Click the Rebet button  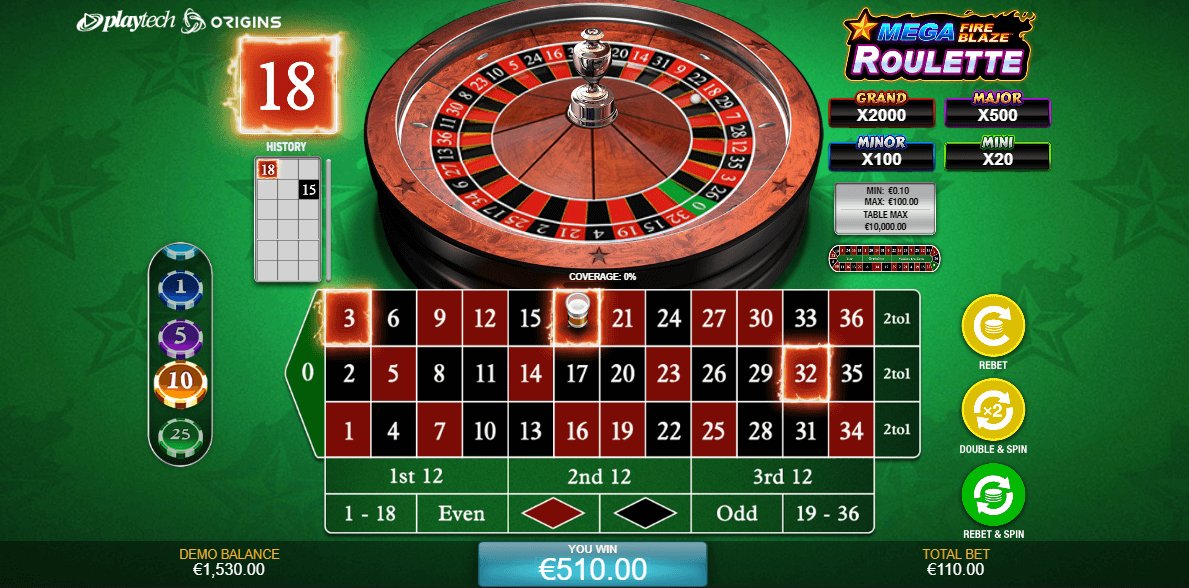(993, 326)
